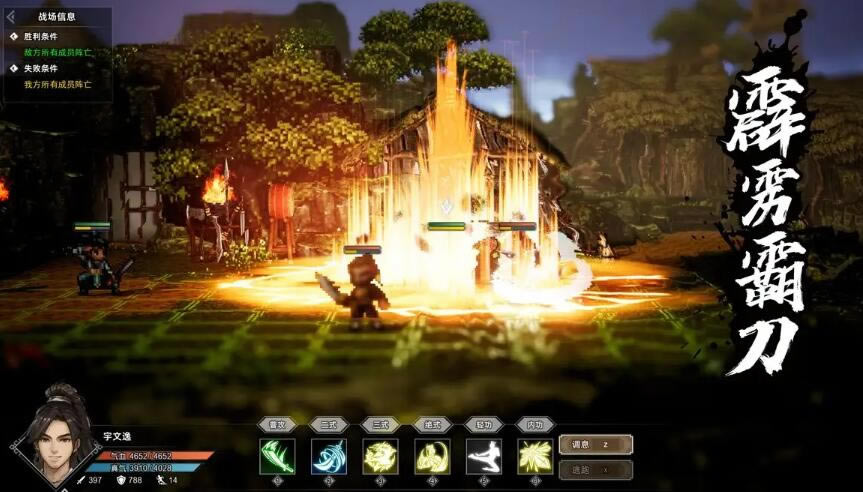The height and width of the screenshot is (492, 863).
Task: Select the green blade 普攻 skill
Action: pyautogui.click(x=277, y=456)
